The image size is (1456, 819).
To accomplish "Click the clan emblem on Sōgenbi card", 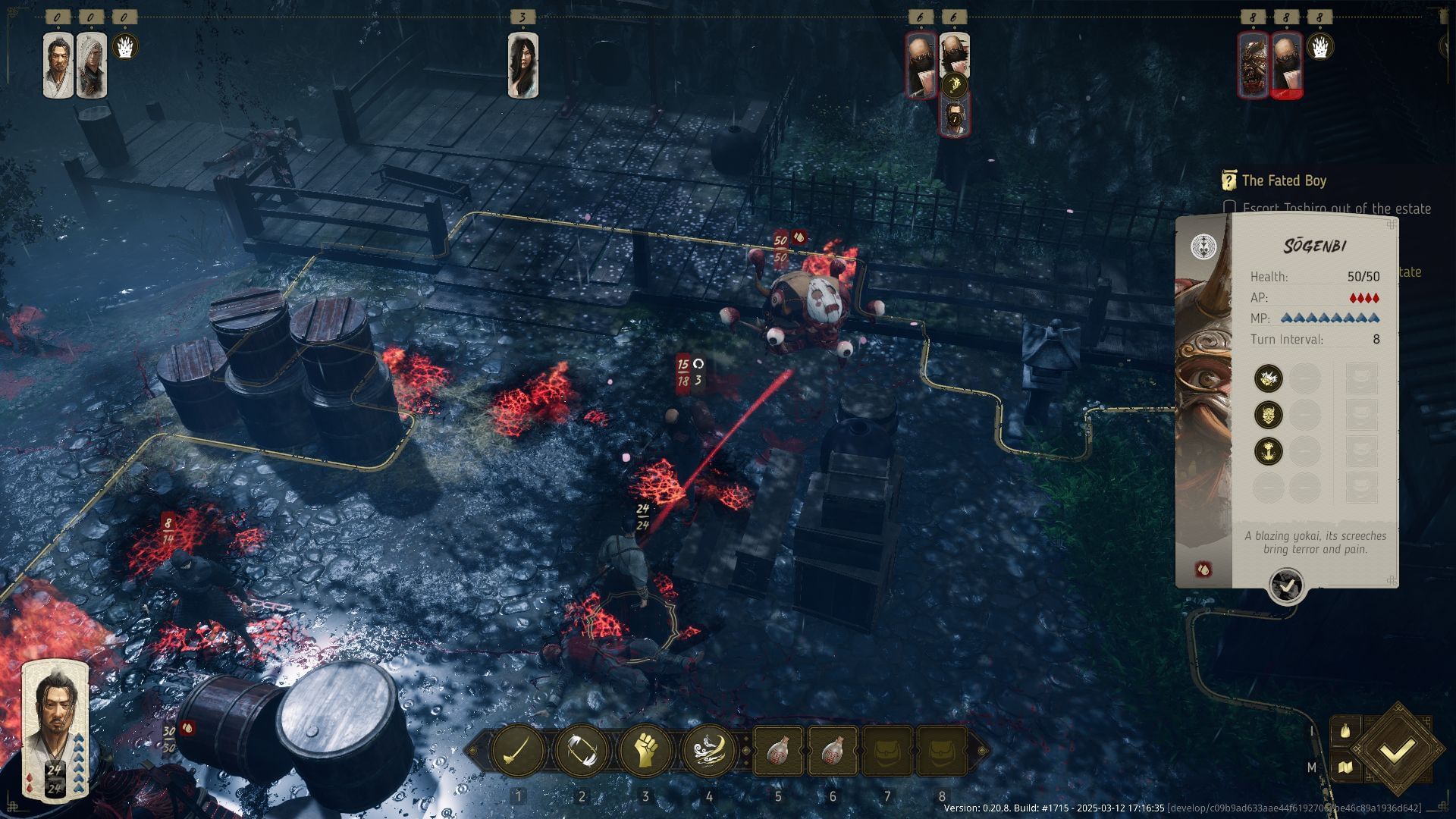I will coord(1203,246).
